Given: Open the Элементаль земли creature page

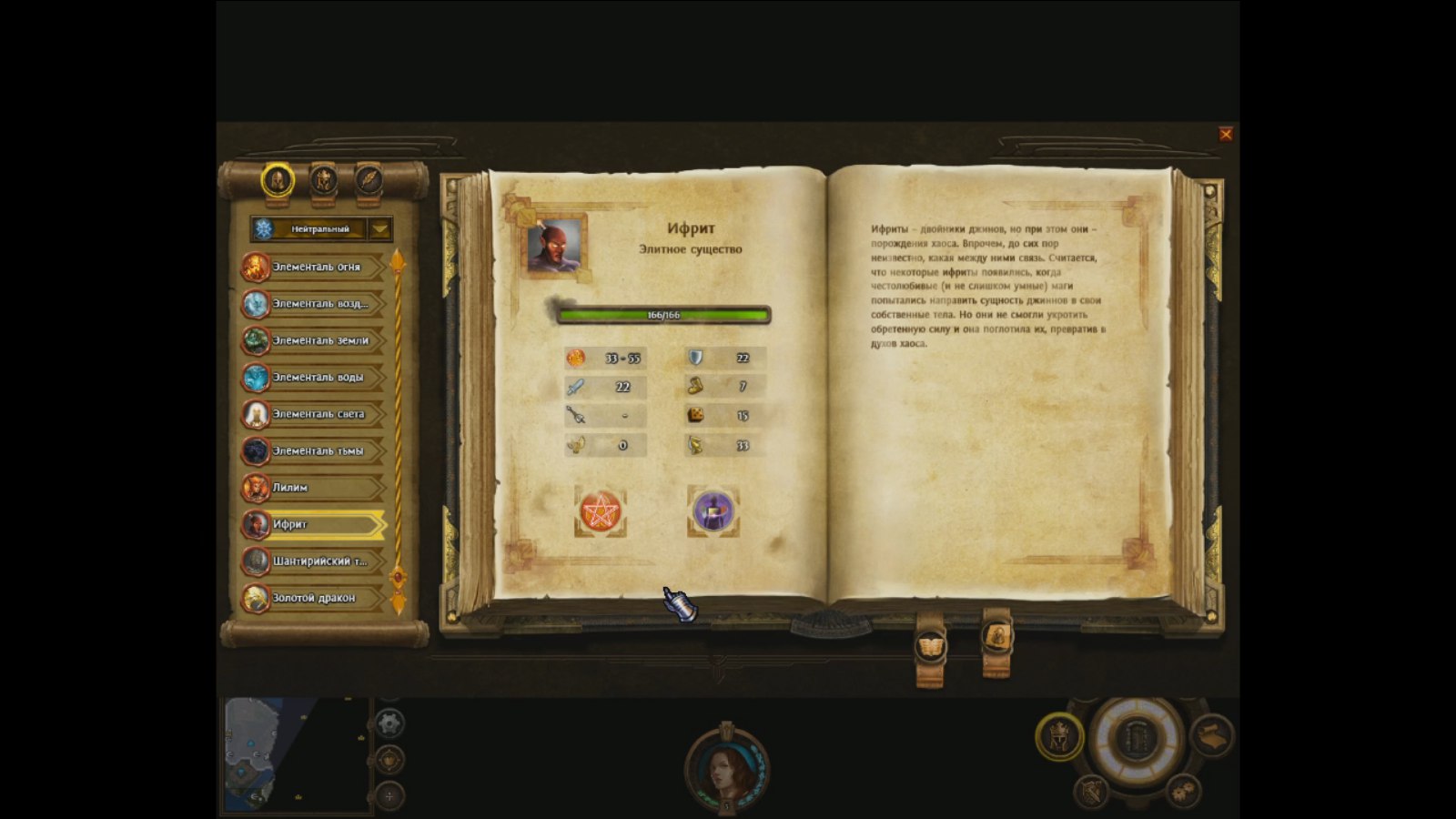Looking at the screenshot, I should pos(315,340).
